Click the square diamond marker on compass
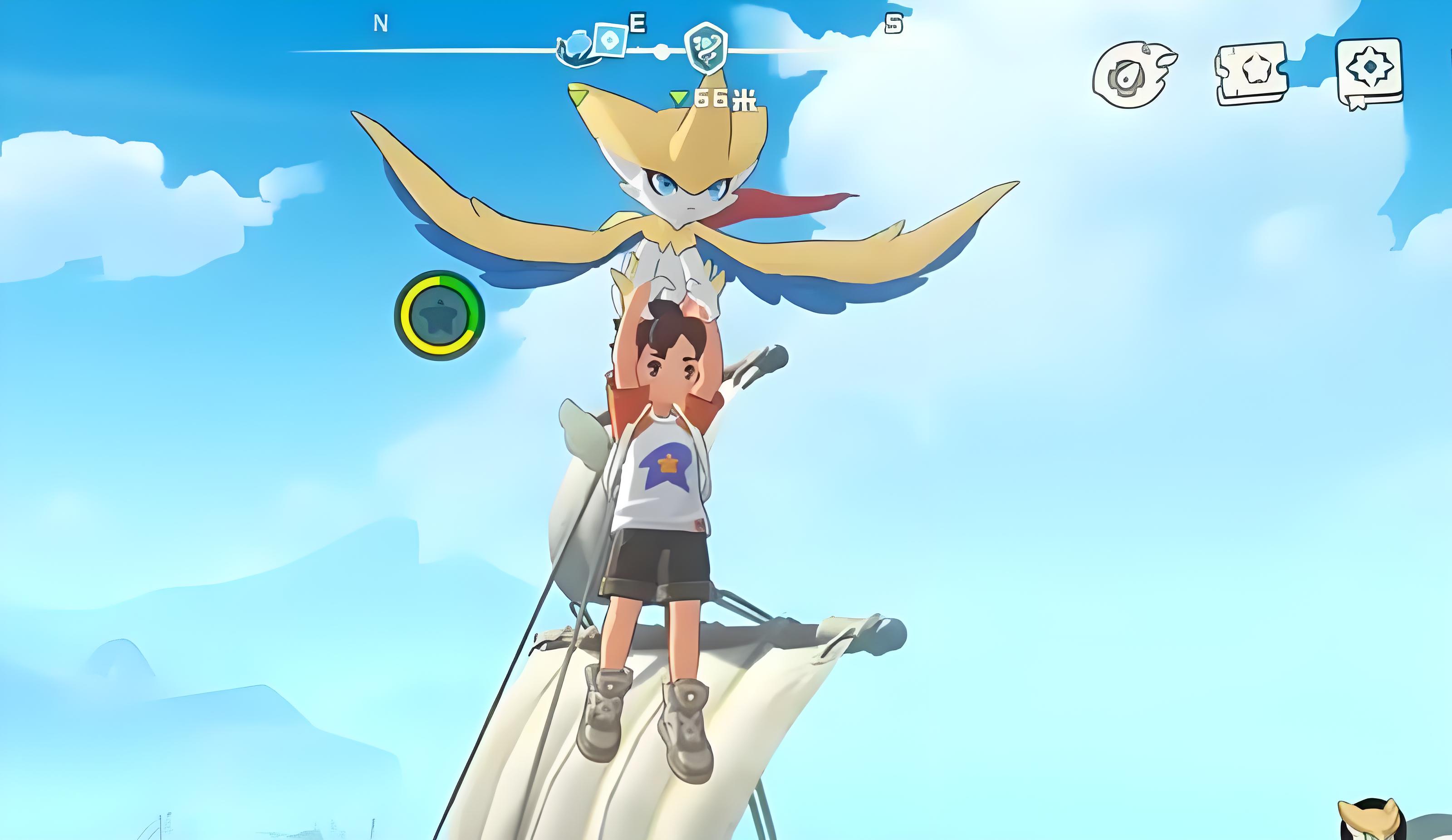The height and width of the screenshot is (840, 1452). point(609,40)
